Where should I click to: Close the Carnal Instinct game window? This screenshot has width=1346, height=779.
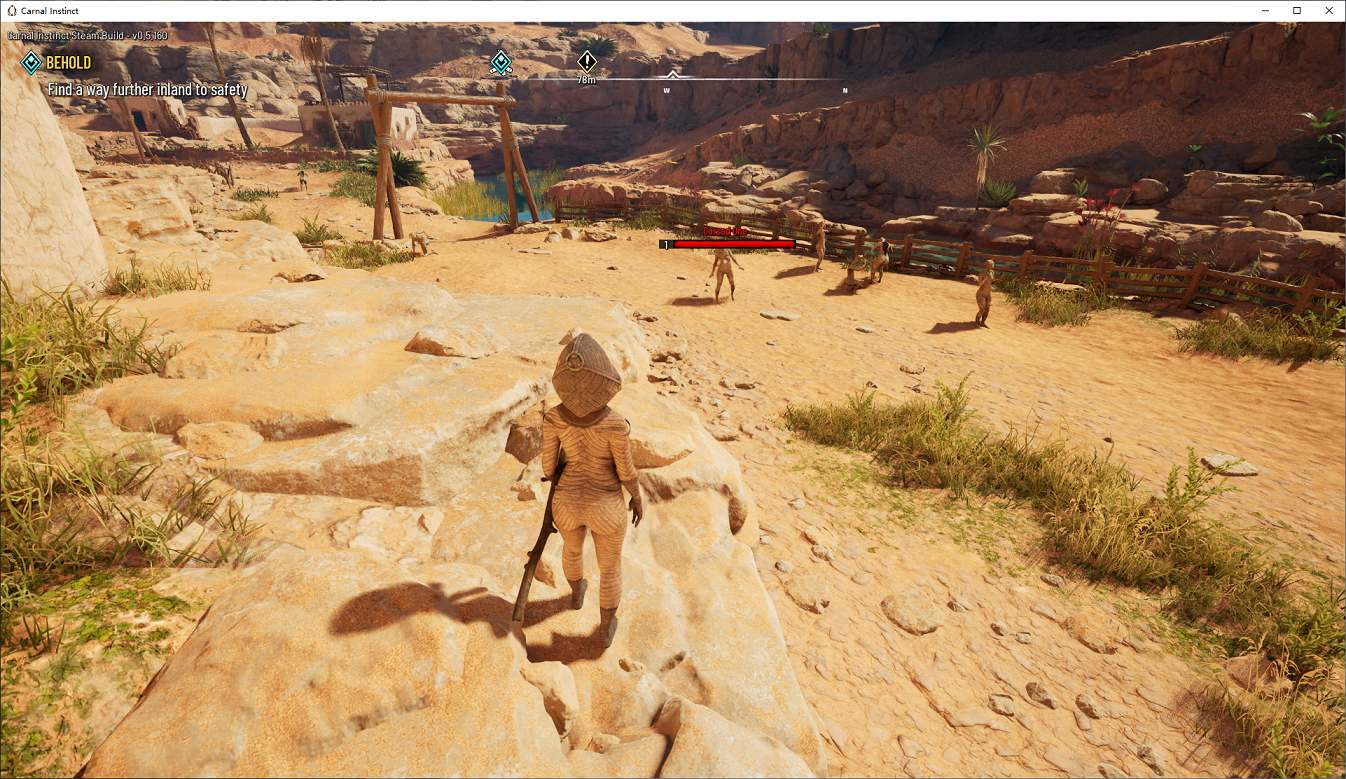(x=1327, y=11)
